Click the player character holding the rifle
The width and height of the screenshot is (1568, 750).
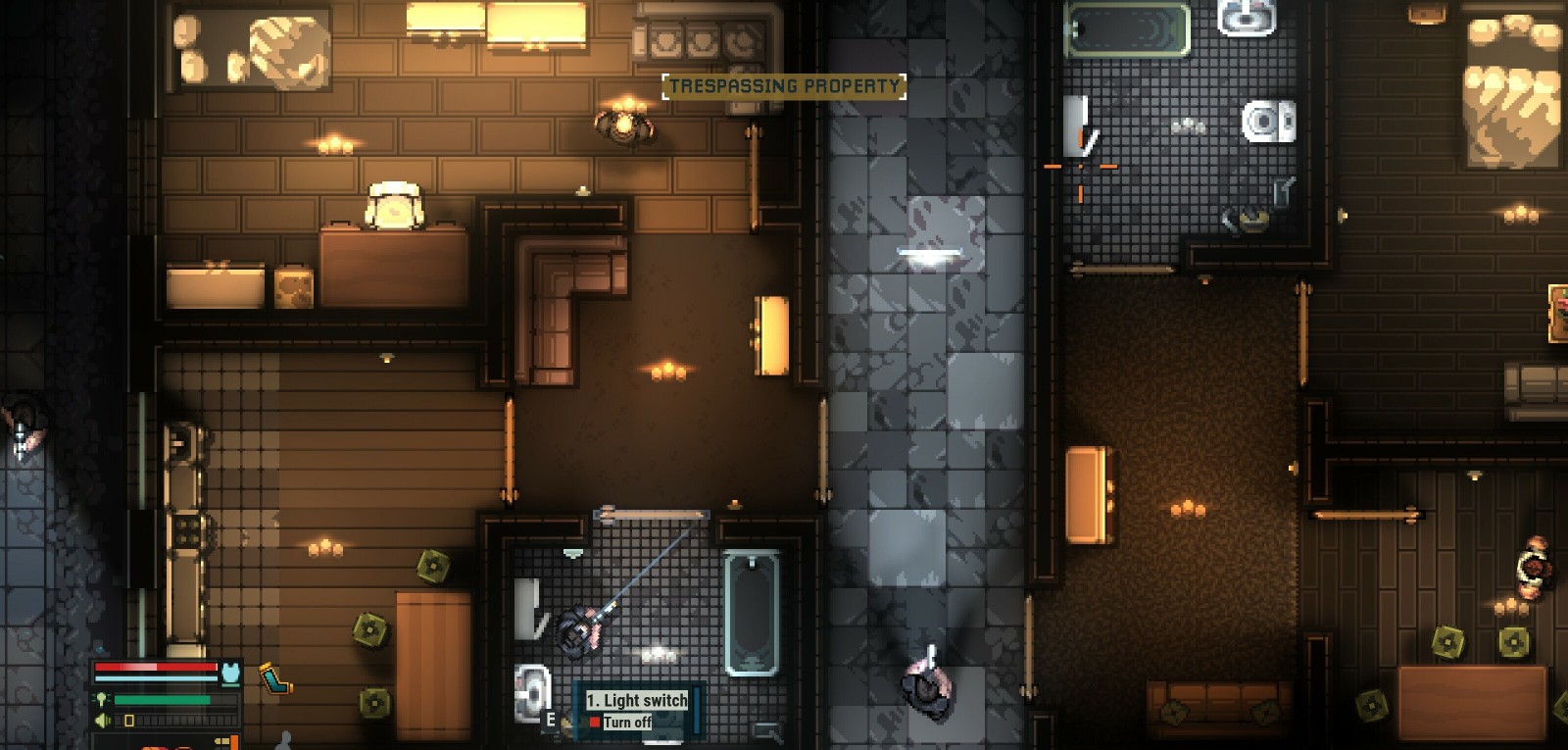[x=577, y=633]
